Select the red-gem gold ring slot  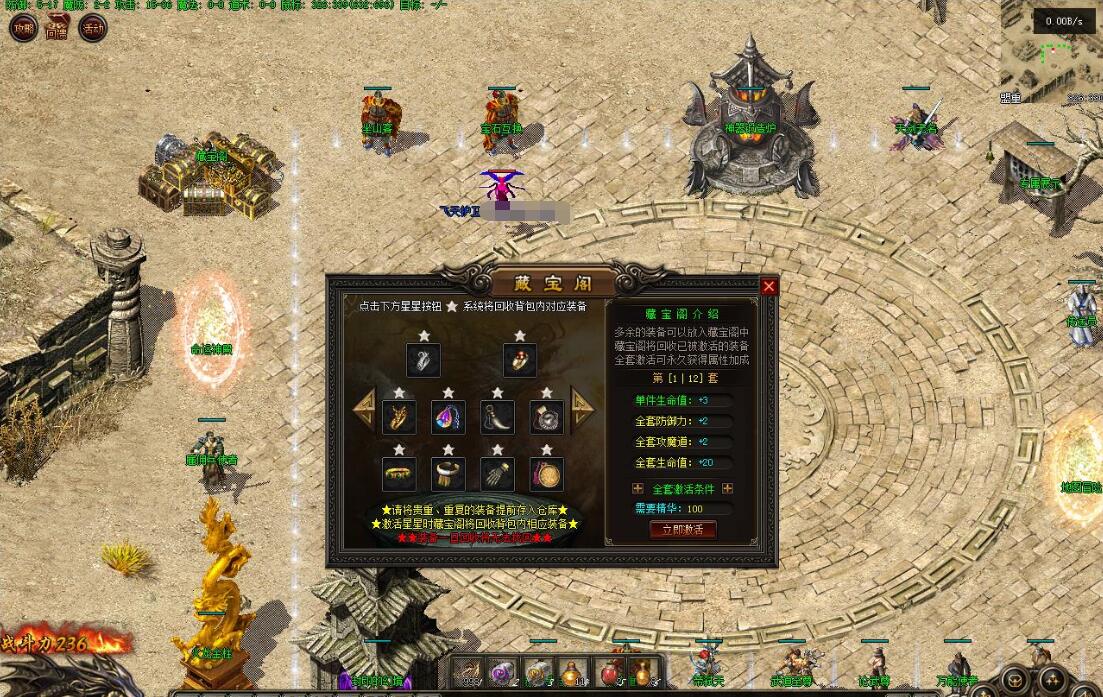click(520, 359)
